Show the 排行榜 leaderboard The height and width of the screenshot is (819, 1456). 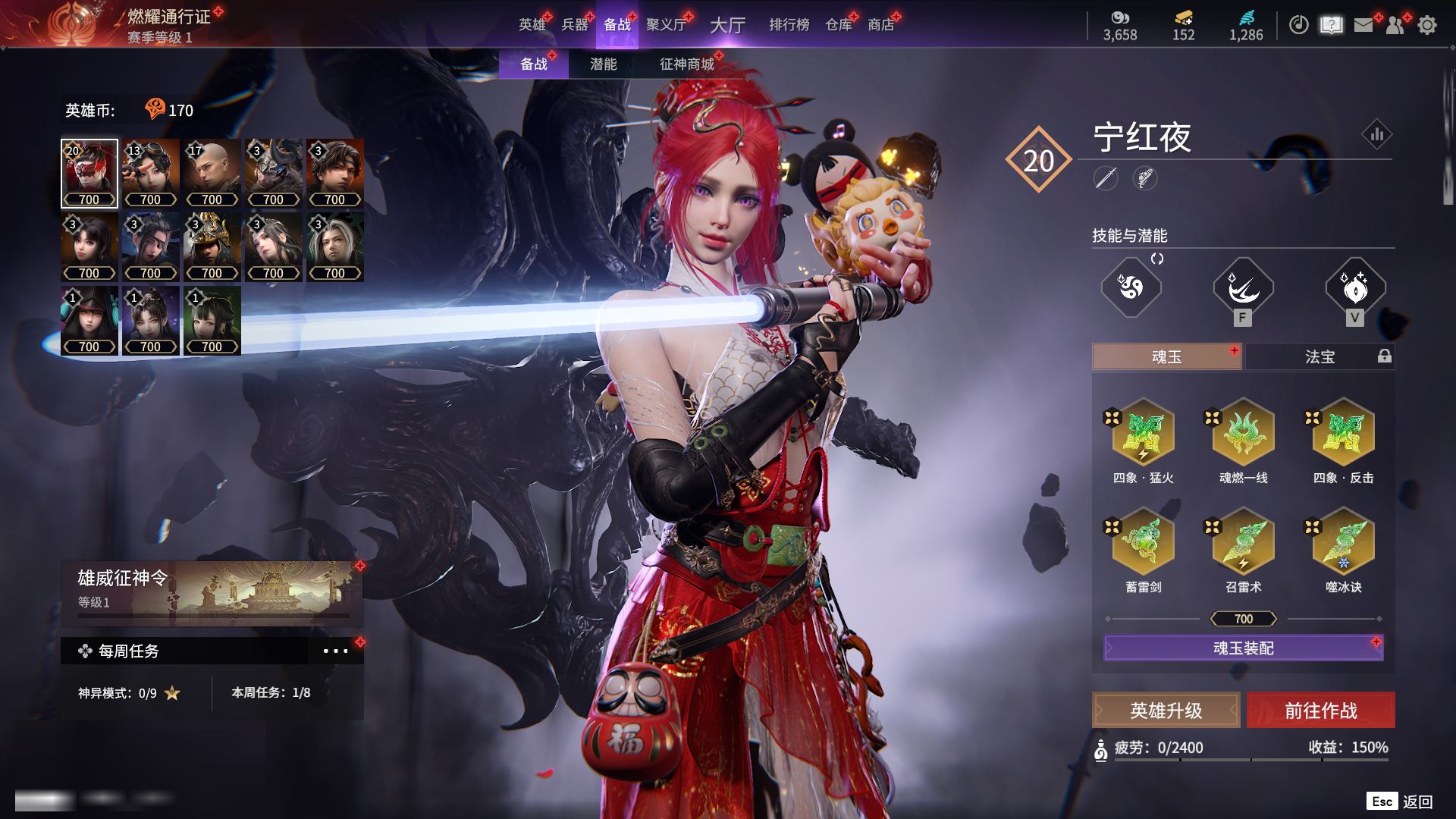tap(789, 25)
